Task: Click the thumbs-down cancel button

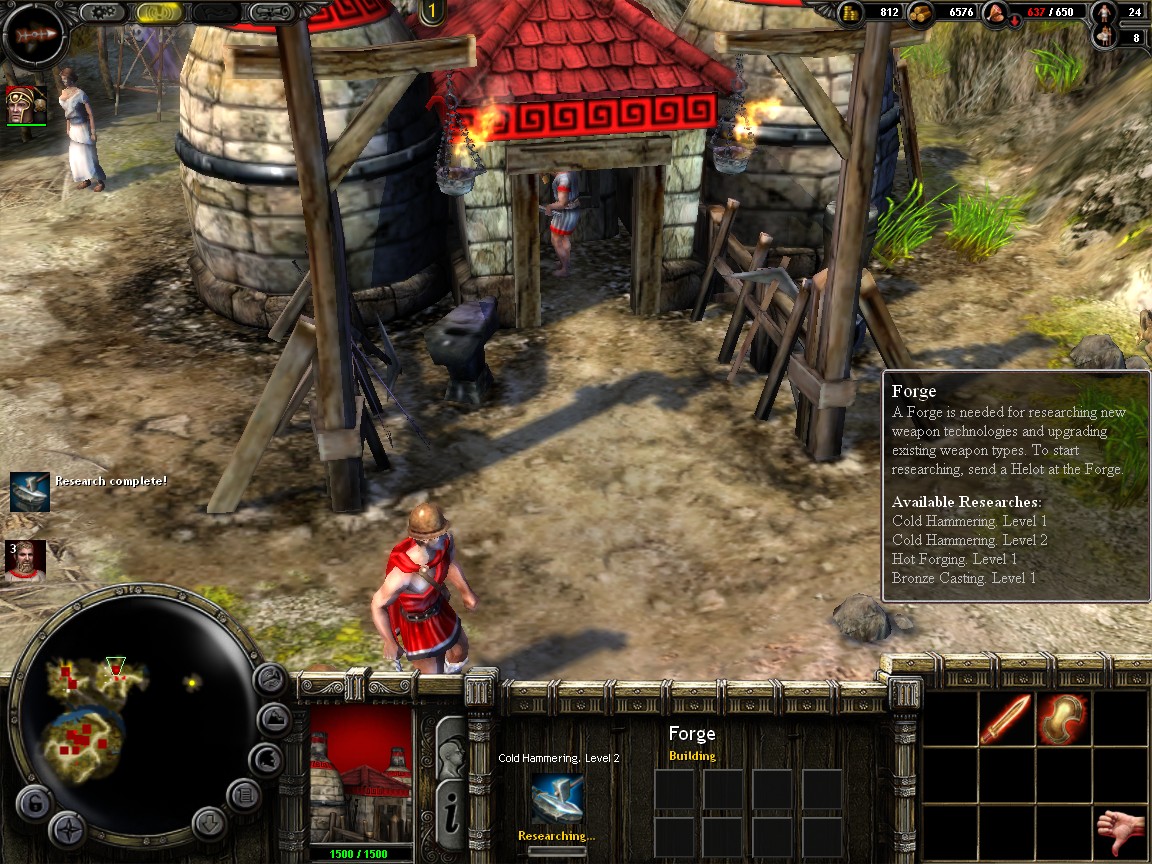Action: [1119, 831]
